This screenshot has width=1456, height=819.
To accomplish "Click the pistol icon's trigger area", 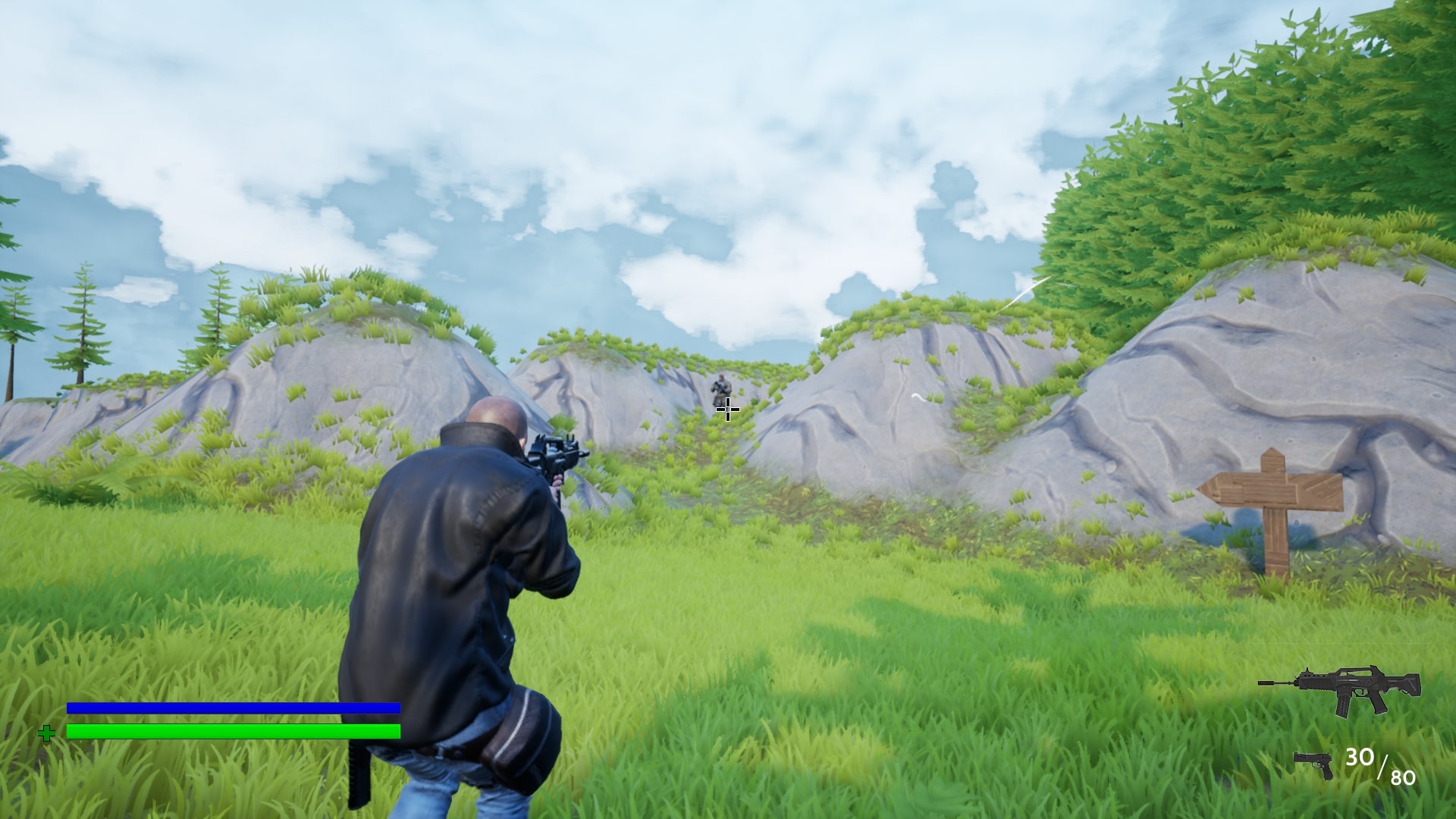I will [1317, 764].
